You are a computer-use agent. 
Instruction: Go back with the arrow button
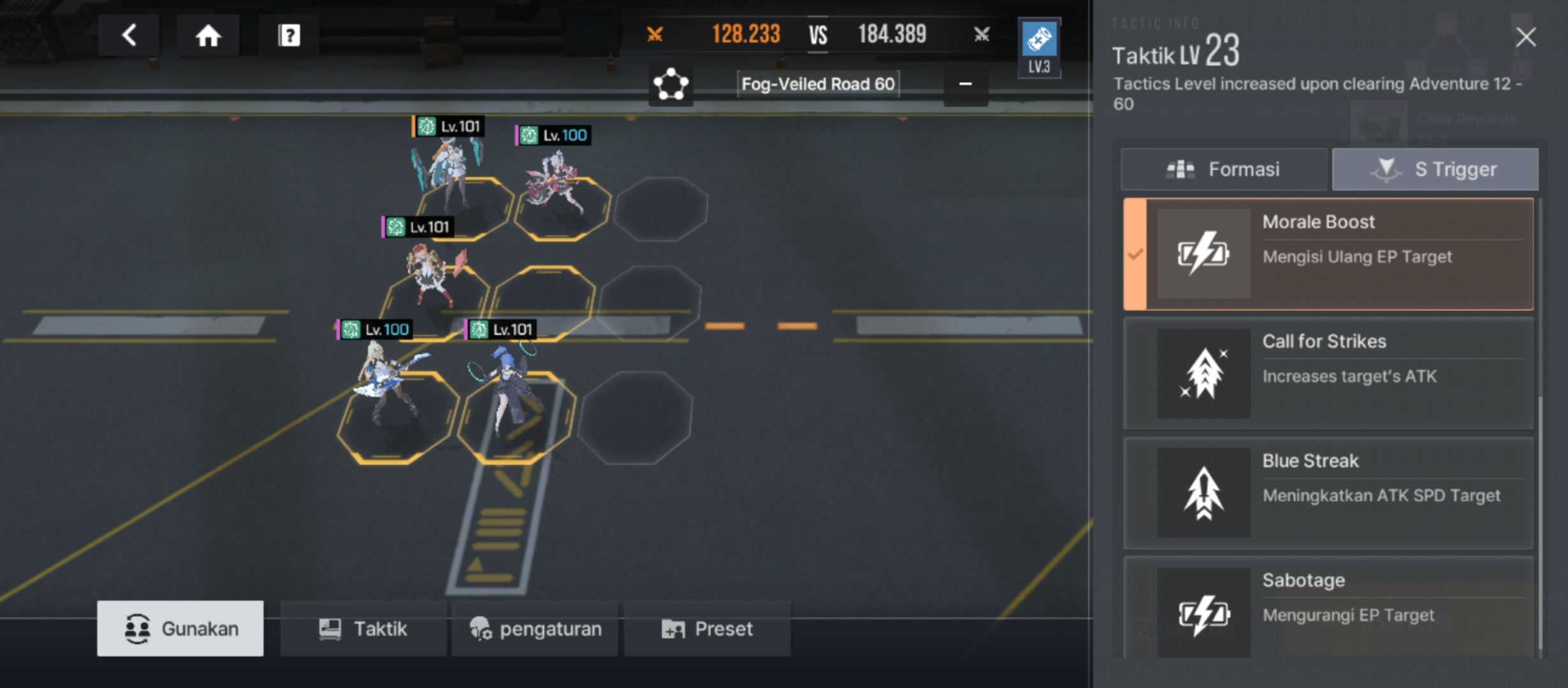click(x=129, y=36)
